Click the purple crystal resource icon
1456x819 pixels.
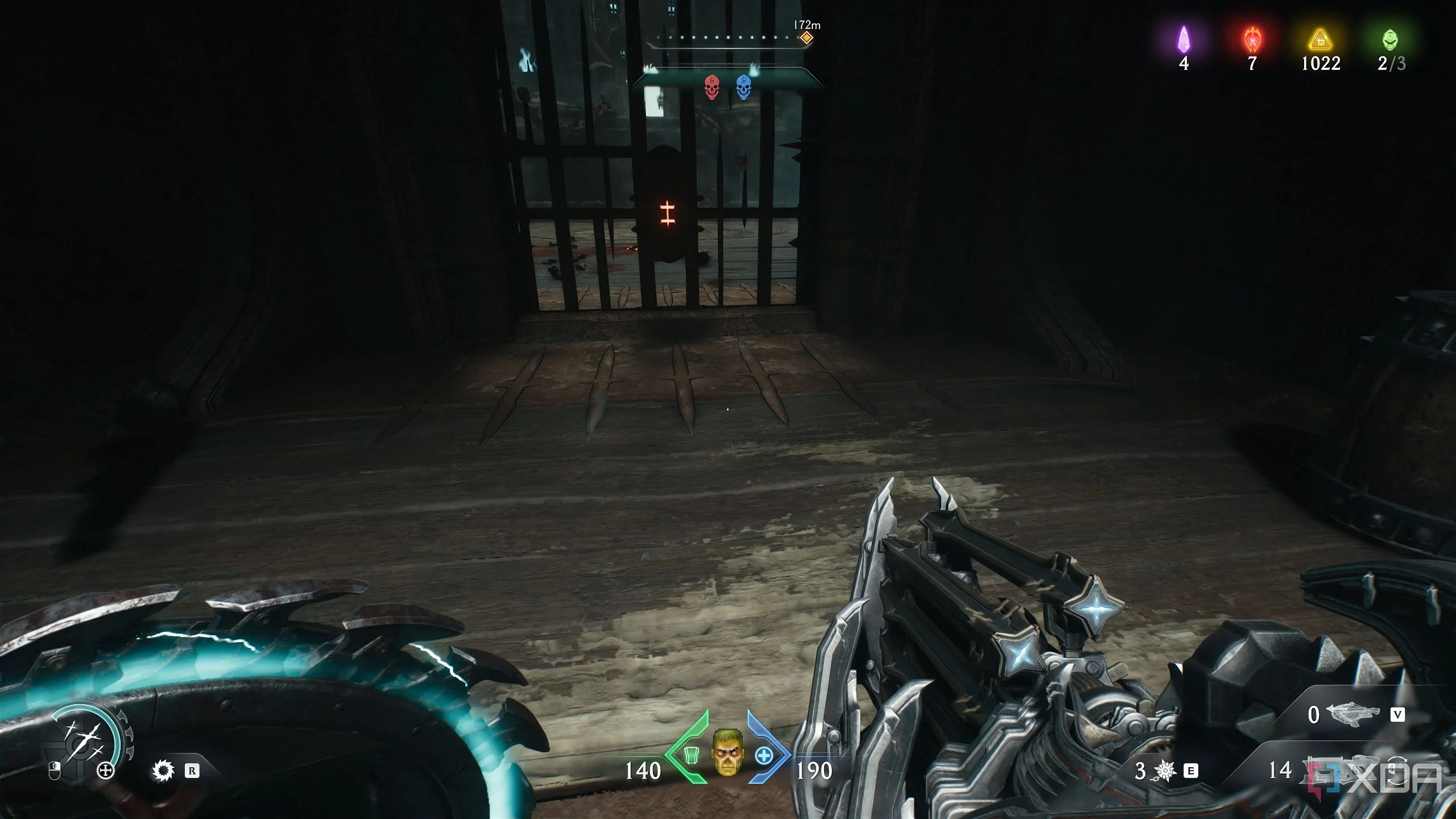pyautogui.click(x=1184, y=39)
